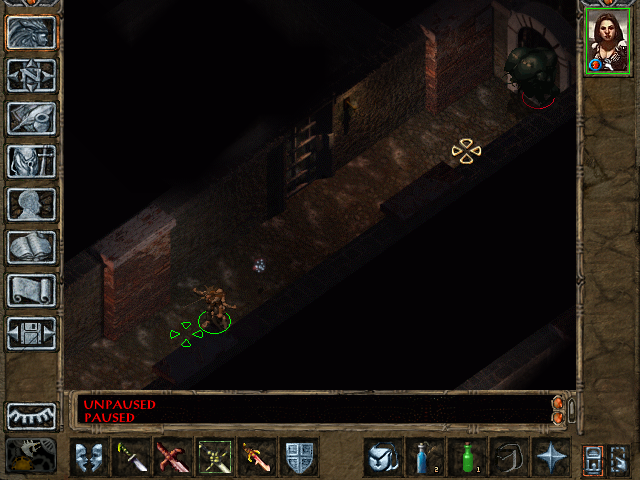Screen dimensions: 640x480
Task: Show the character record silhouette button
Action: 31,204
